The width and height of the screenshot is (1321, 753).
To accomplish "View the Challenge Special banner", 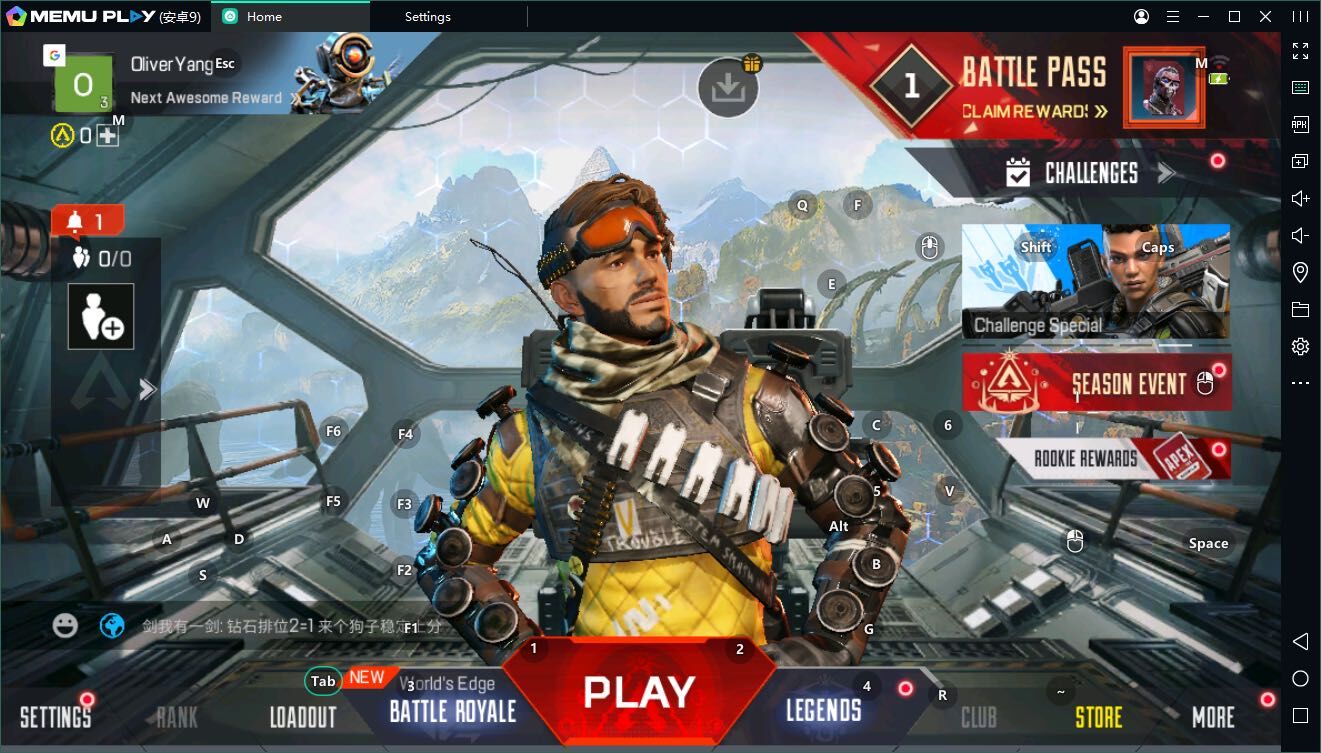I will (1095, 282).
